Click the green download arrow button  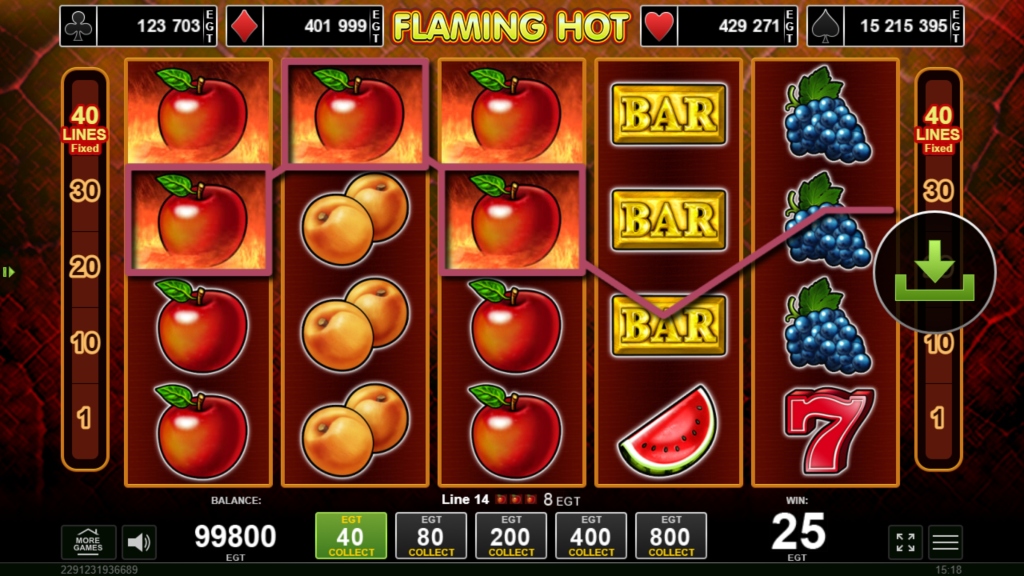coord(934,272)
